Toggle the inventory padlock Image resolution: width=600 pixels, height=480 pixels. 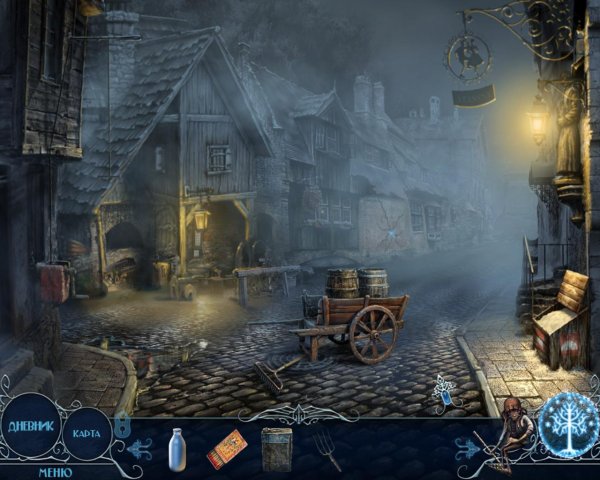(123, 424)
